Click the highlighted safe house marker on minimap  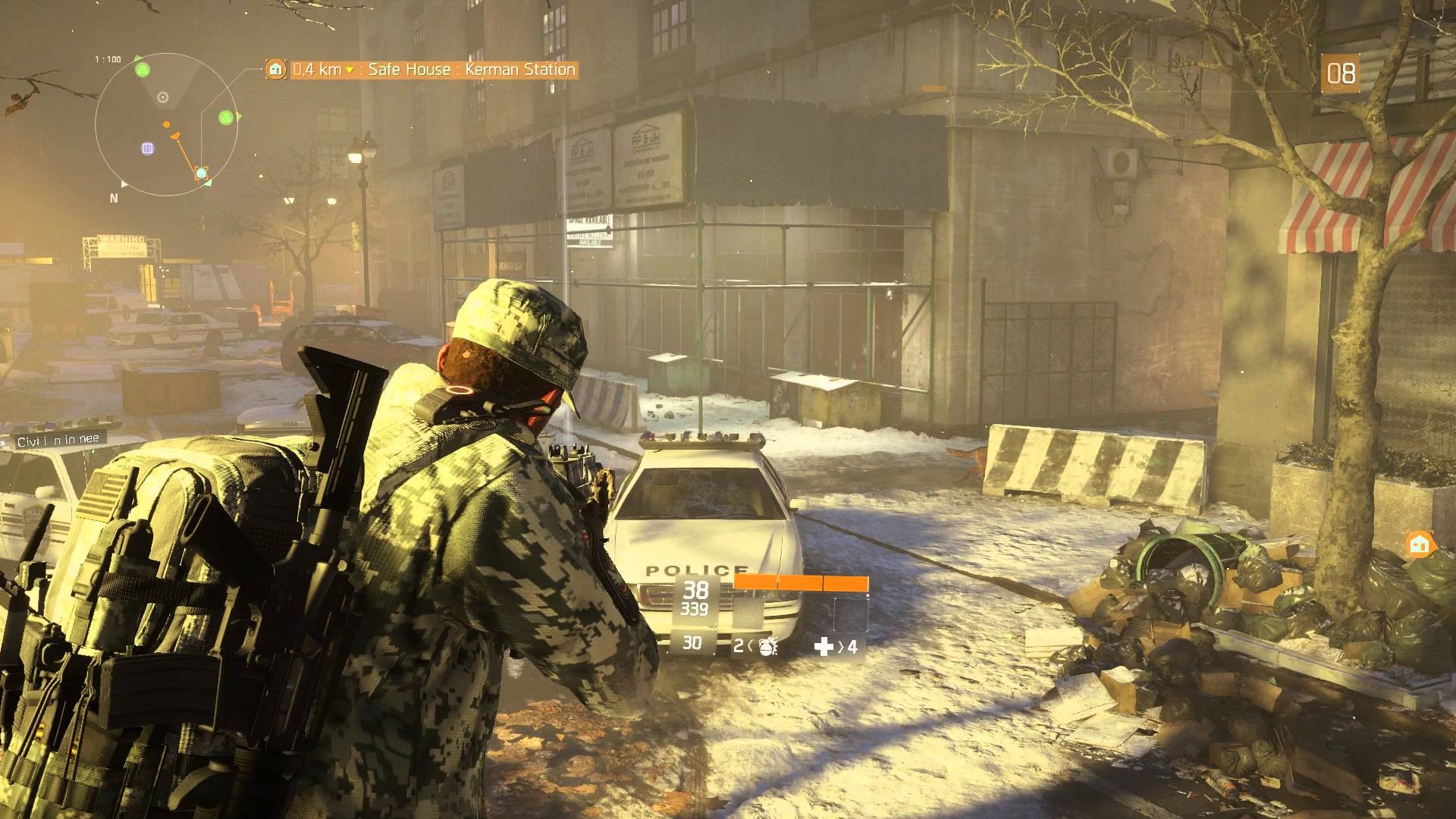pyautogui.click(x=201, y=173)
